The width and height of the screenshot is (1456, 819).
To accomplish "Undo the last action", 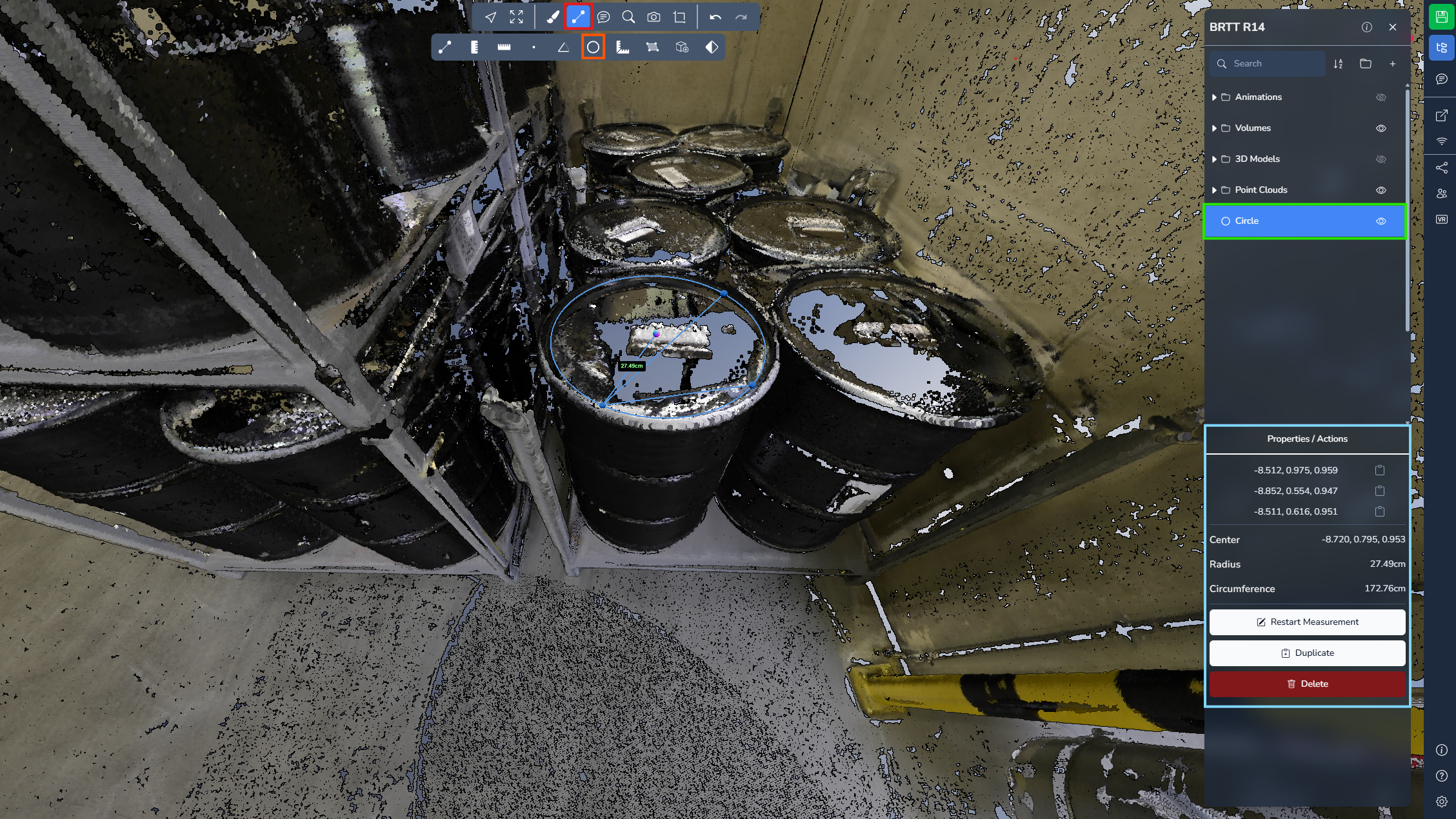I will click(715, 17).
